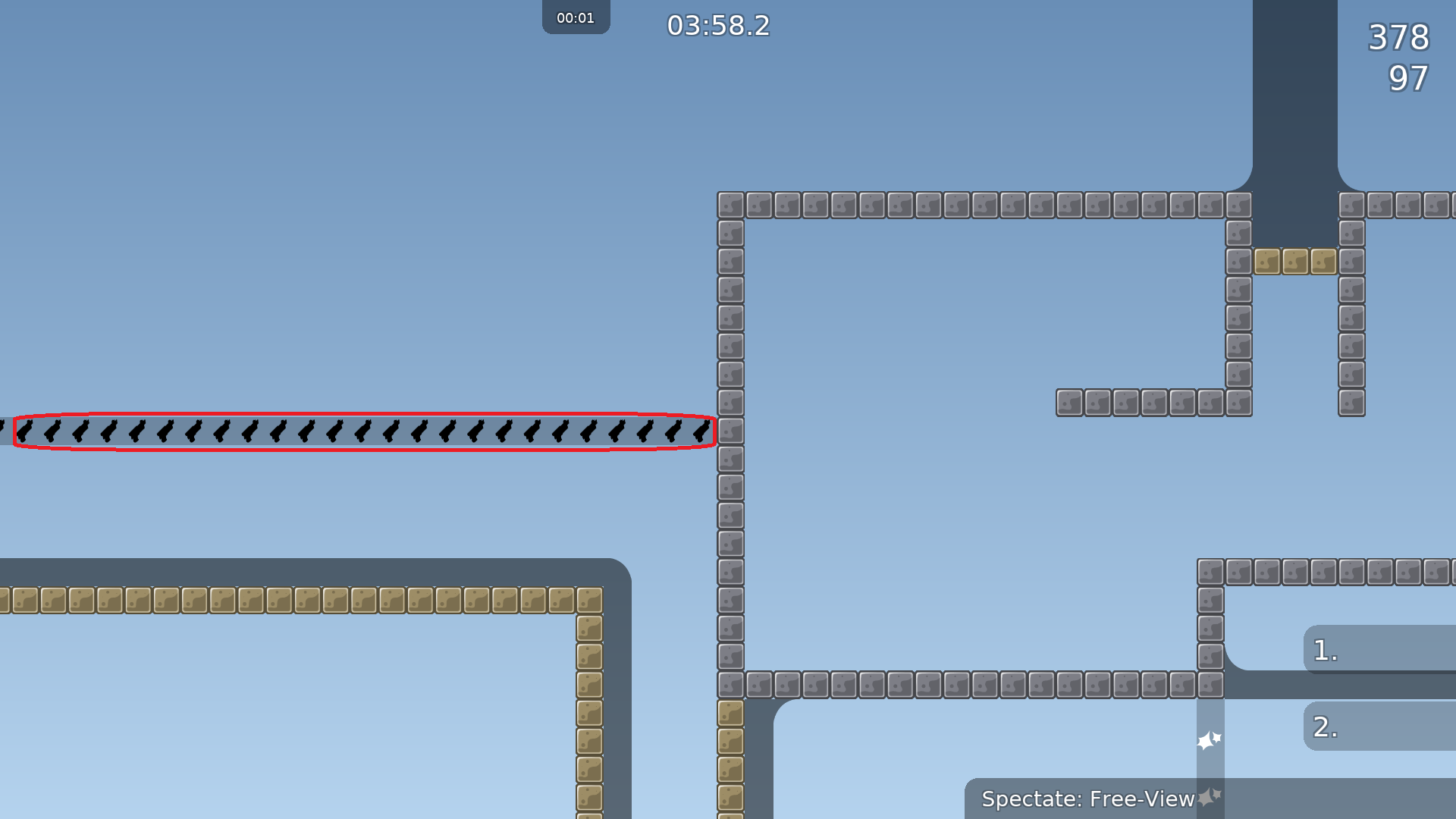The height and width of the screenshot is (819, 1456).
Task: Click the gold tile trio near the top-right gap
Action: (x=1294, y=262)
